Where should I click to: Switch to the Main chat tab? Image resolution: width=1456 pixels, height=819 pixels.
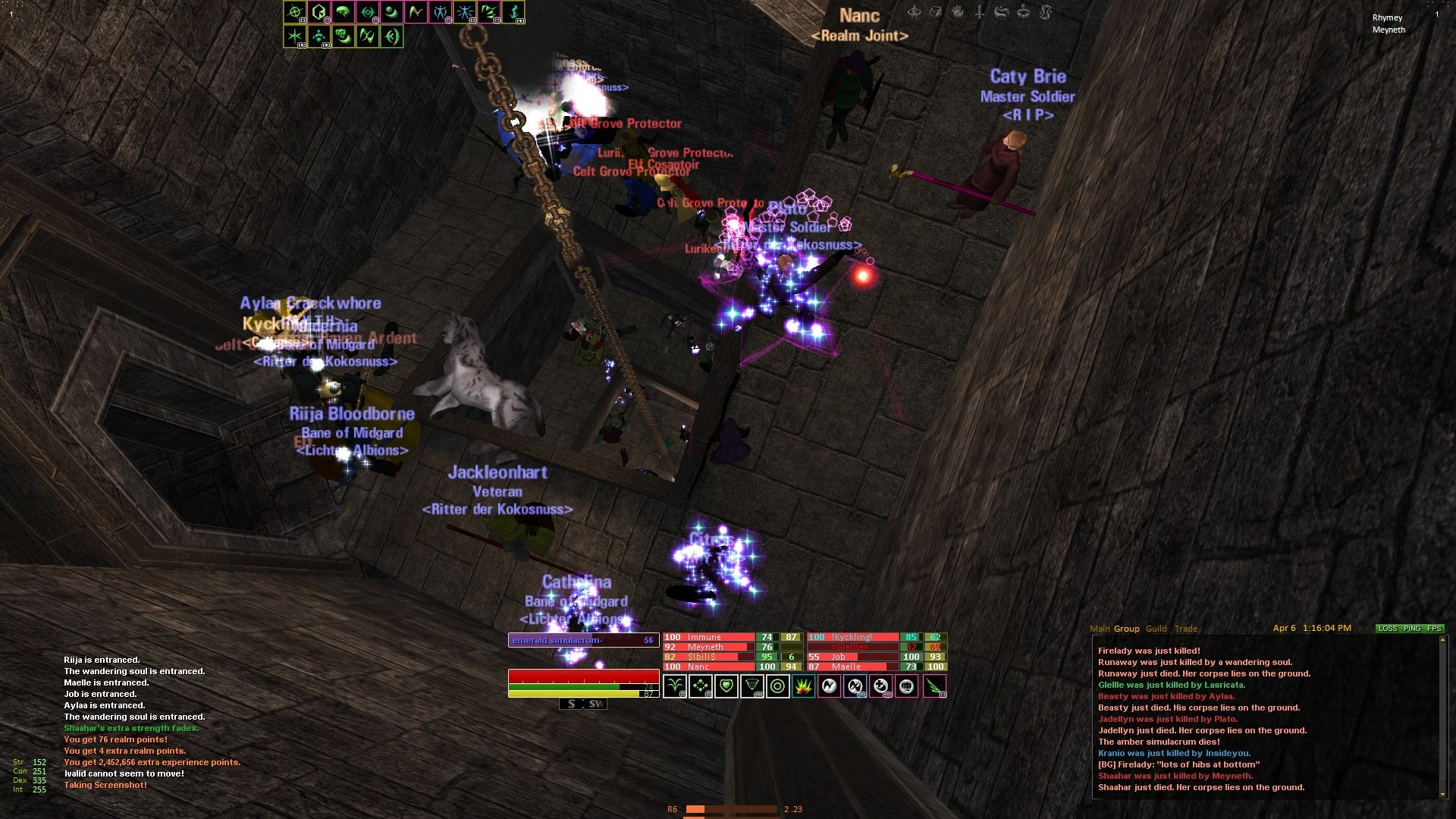click(1099, 629)
